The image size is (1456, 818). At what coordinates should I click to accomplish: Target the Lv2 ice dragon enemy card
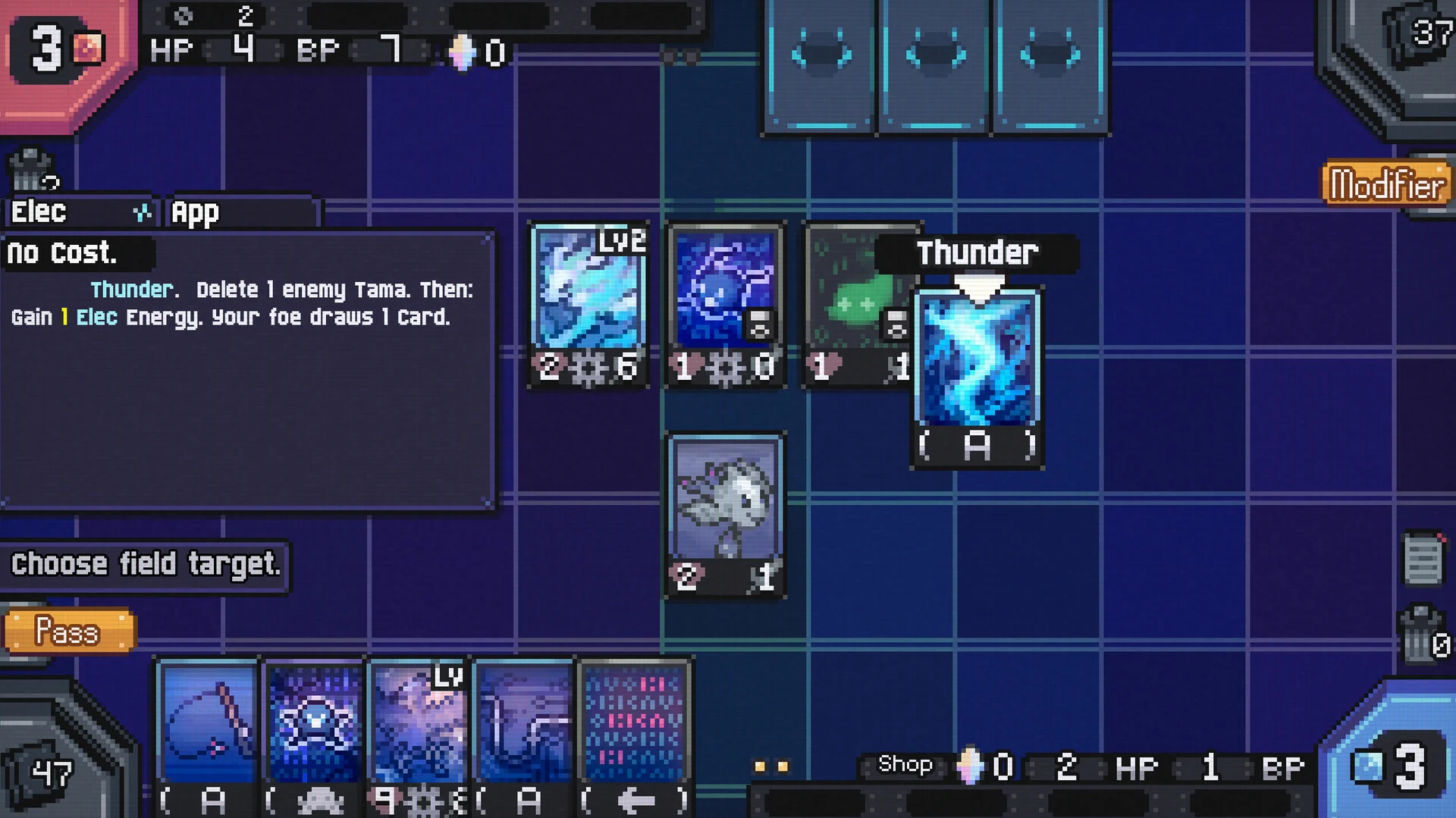tap(588, 305)
